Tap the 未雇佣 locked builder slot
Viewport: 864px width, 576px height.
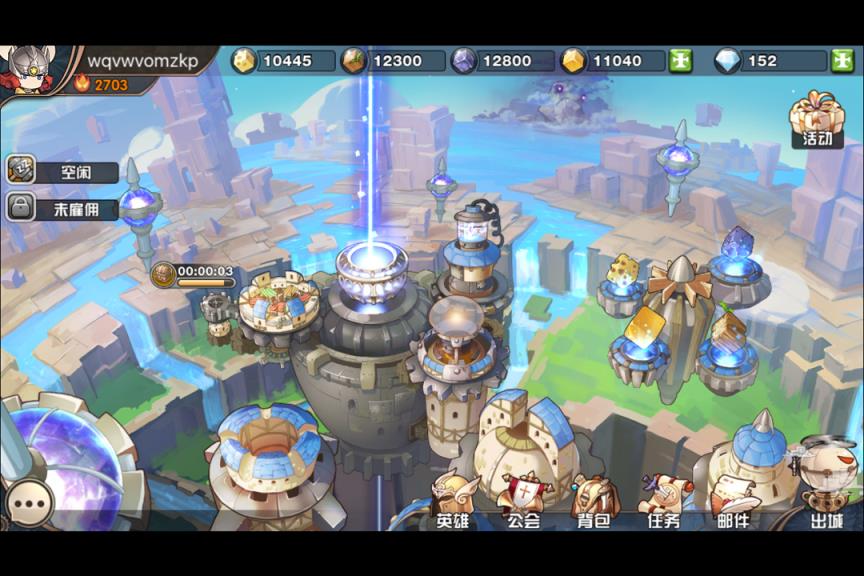pos(63,209)
